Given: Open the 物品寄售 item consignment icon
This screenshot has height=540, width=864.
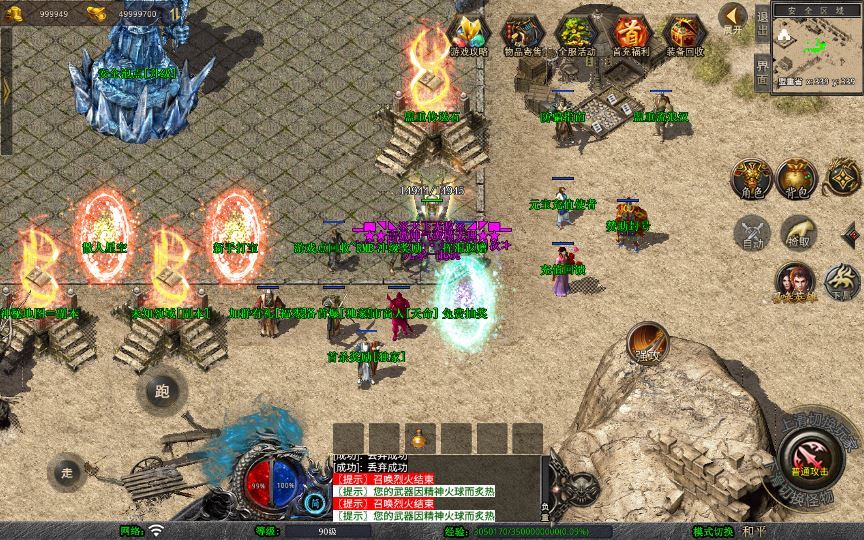Looking at the screenshot, I should [523, 33].
